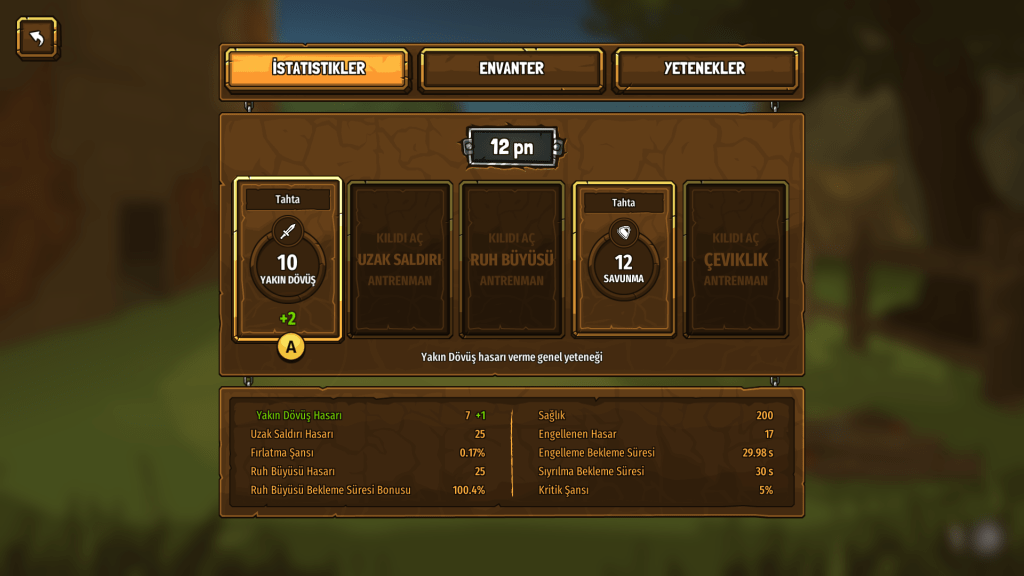Click the back arrow button
This screenshot has width=1024, height=576.
[x=37, y=38]
